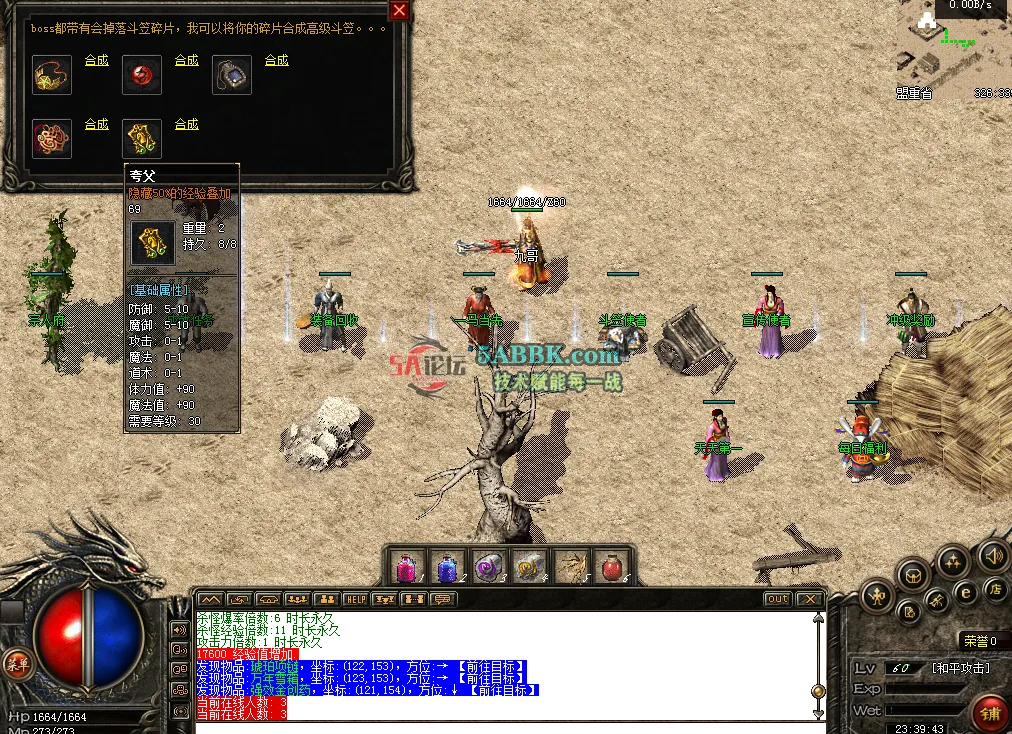Click 合成 link beside the blue gem amulet
1012x734 pixels.
277,60
